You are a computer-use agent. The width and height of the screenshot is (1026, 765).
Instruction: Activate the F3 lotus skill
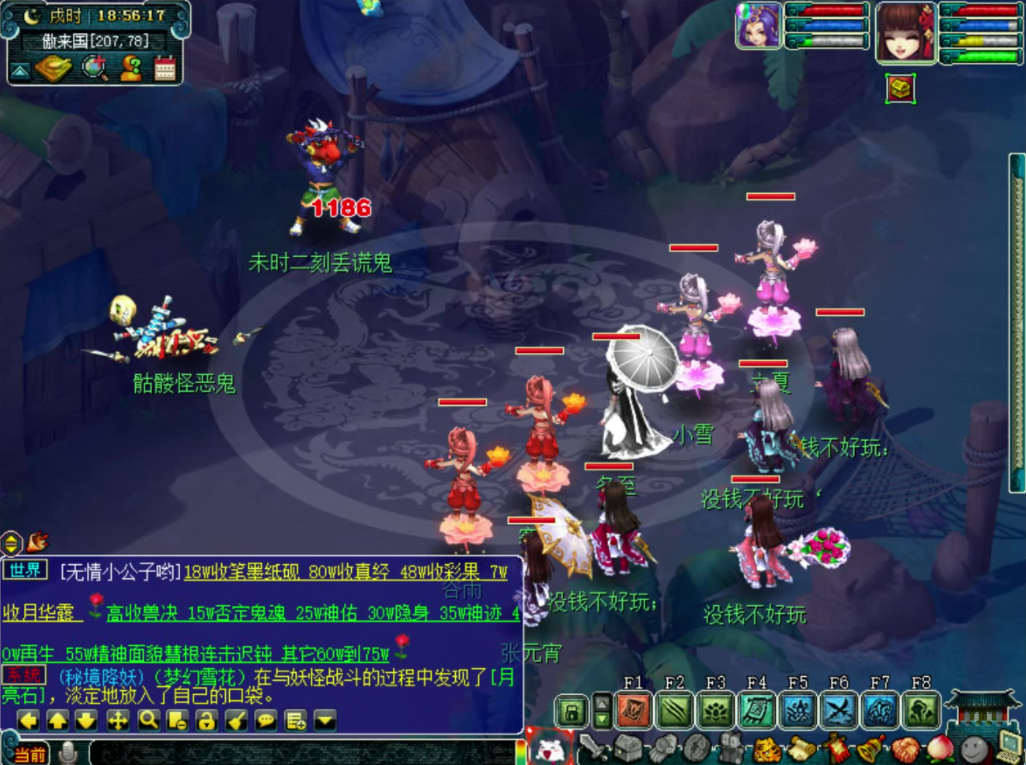[716, 710]
